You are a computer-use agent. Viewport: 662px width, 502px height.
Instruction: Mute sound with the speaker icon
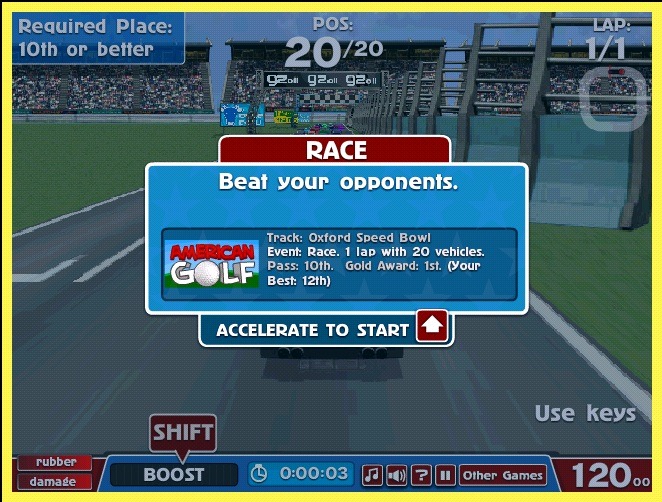pyautogui.click(x=397, y=475)
